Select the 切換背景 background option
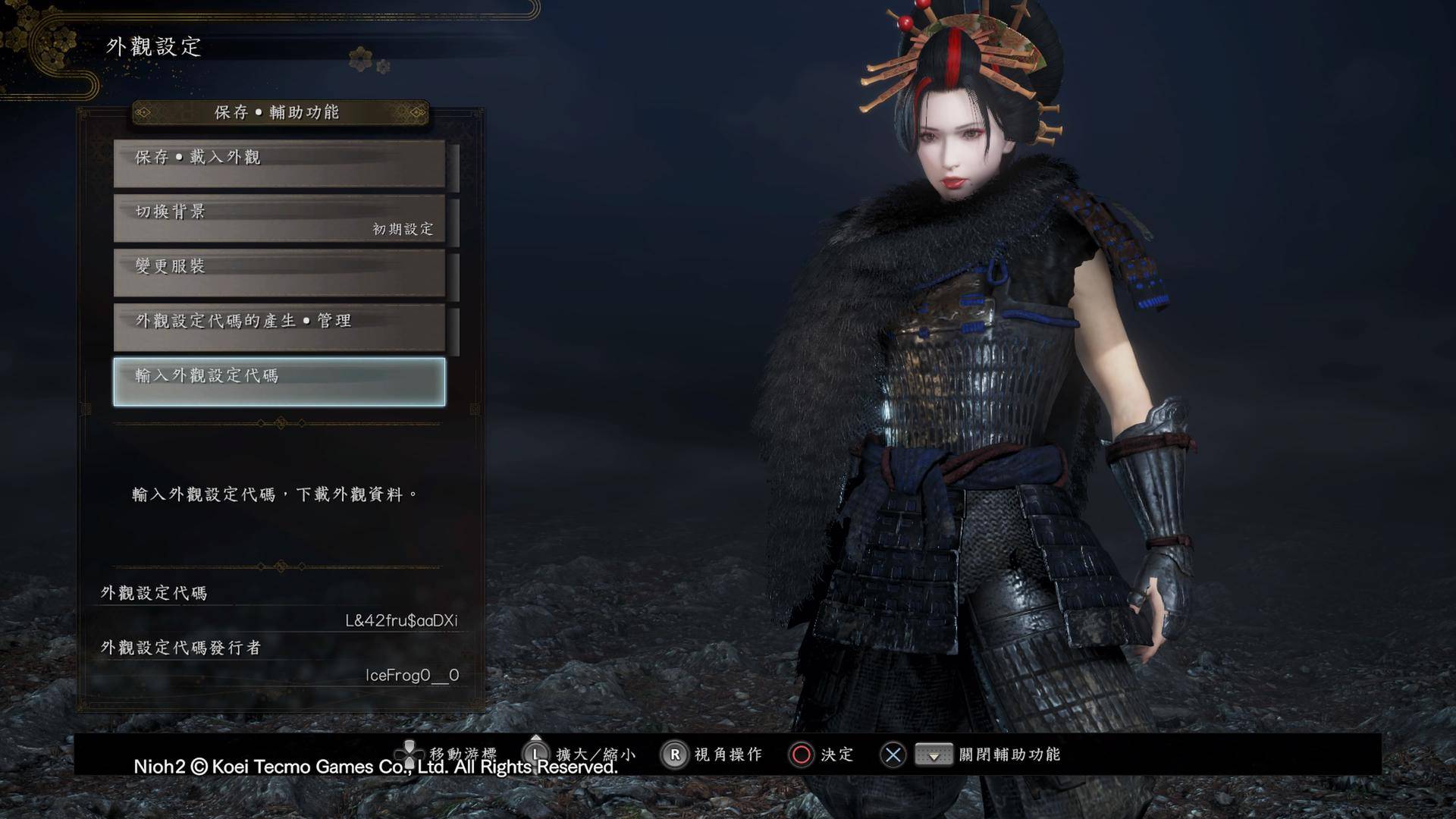 (279, 218)
